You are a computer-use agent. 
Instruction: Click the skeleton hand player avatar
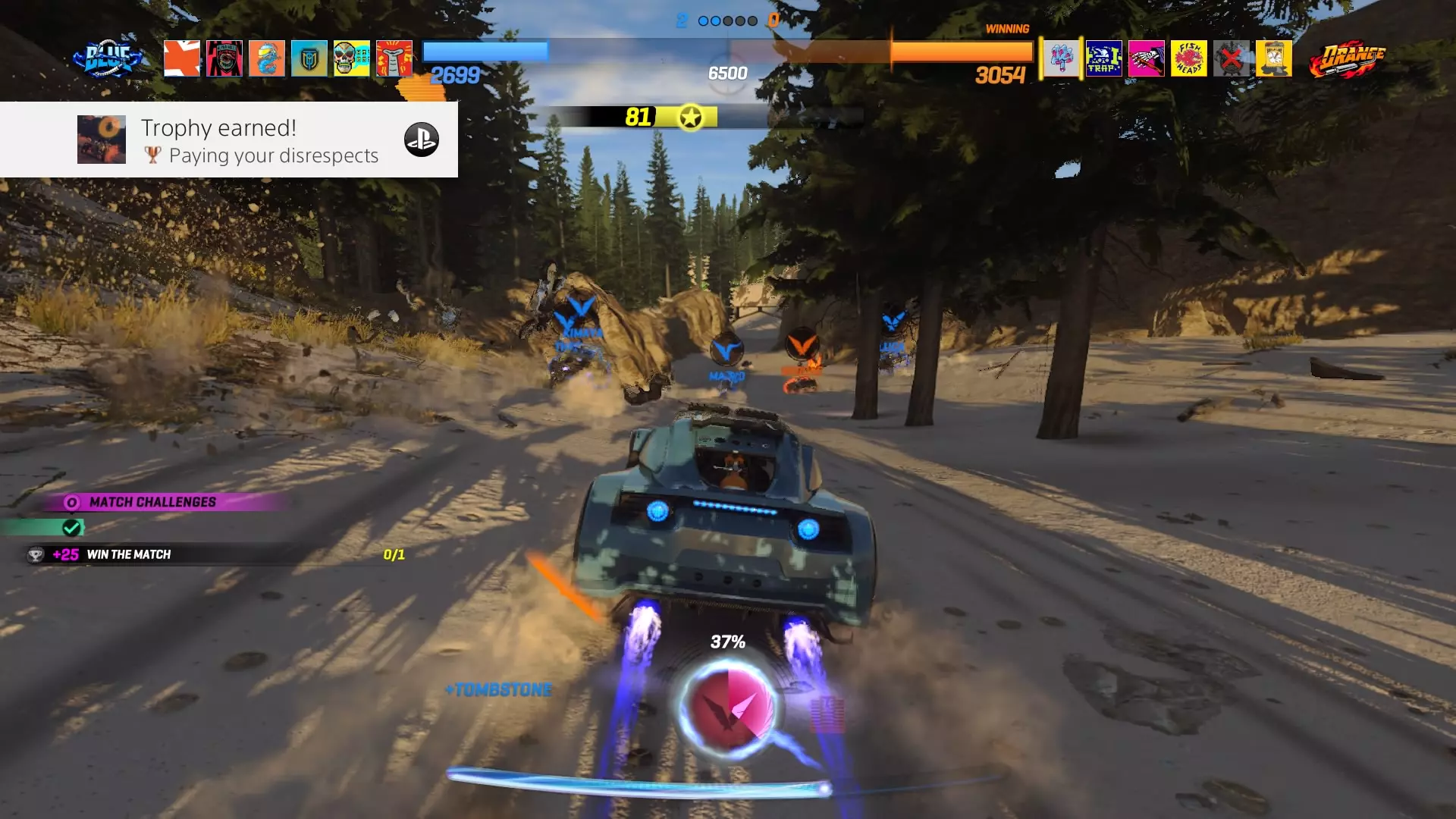1146,58
